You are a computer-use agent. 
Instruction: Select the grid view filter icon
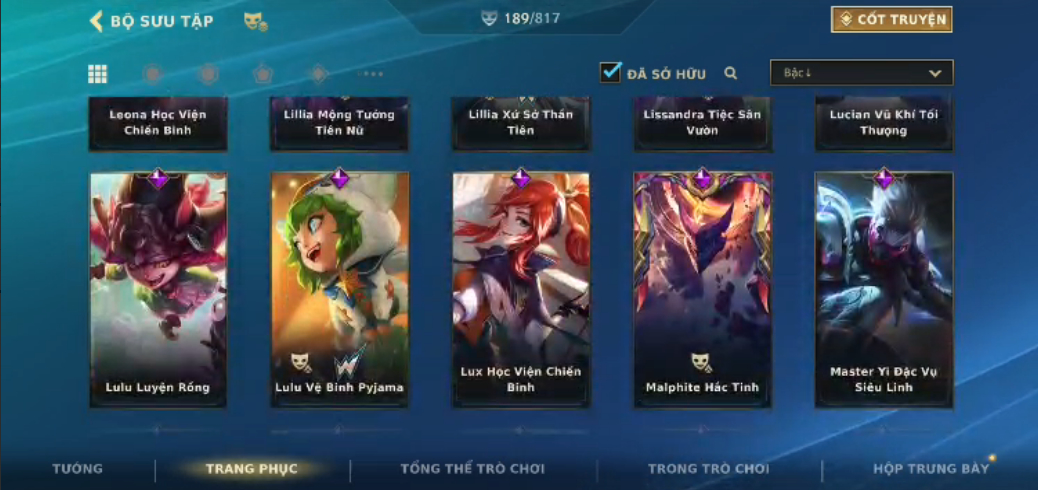[x=98, y=73]
